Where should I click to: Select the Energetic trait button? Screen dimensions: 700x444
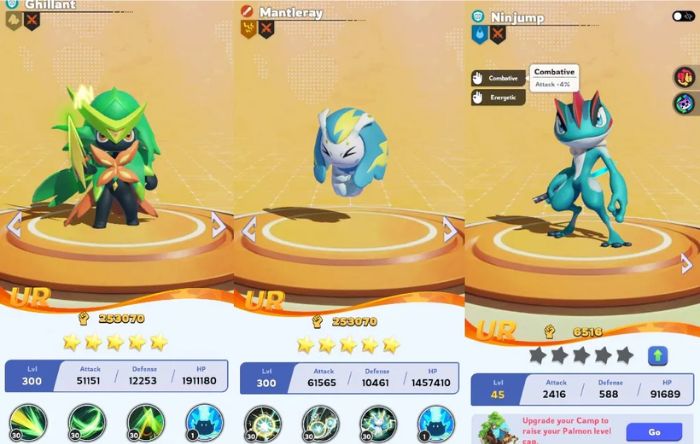tap(496, 98)
